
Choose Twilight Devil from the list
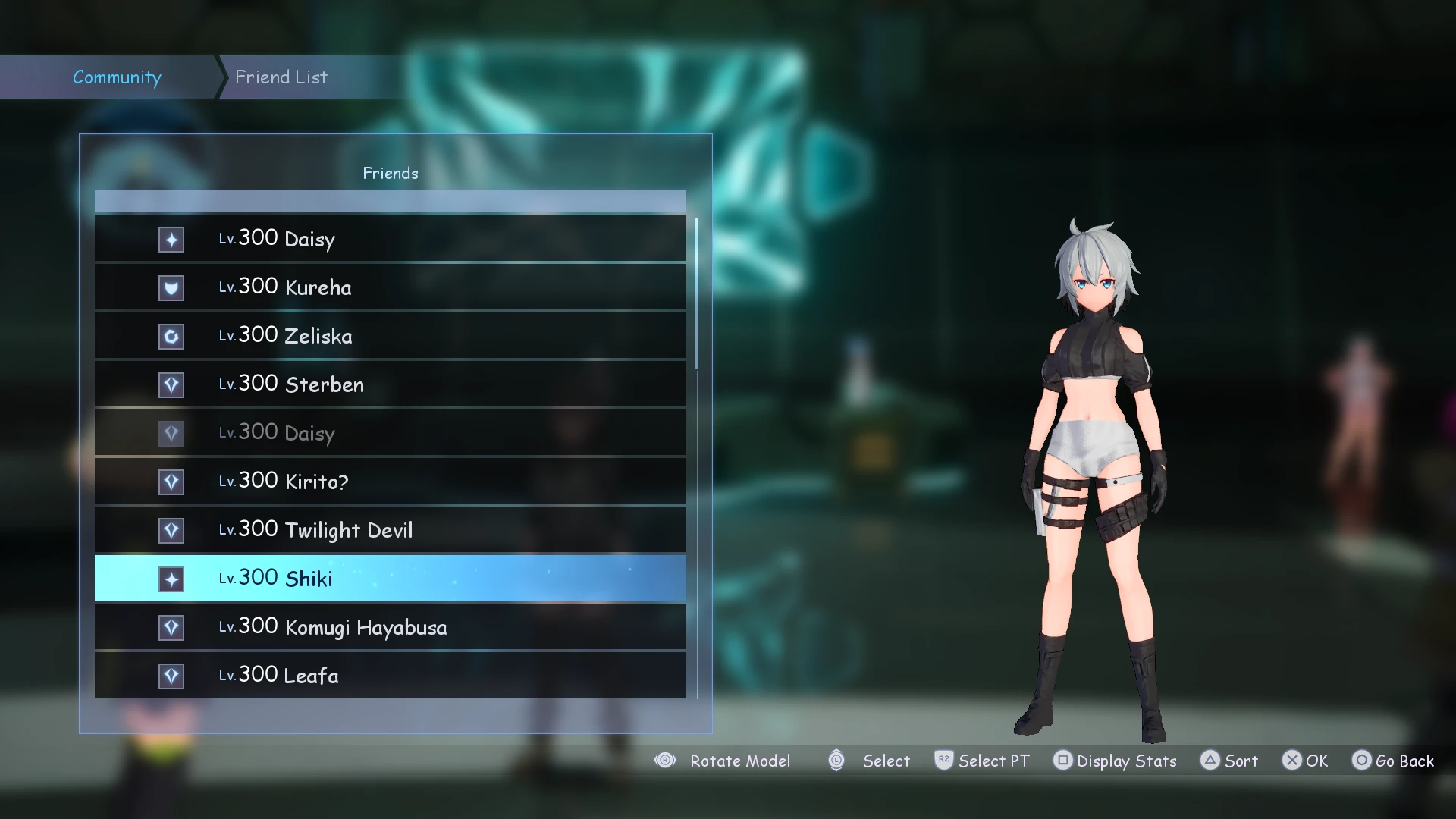point(390,530)
